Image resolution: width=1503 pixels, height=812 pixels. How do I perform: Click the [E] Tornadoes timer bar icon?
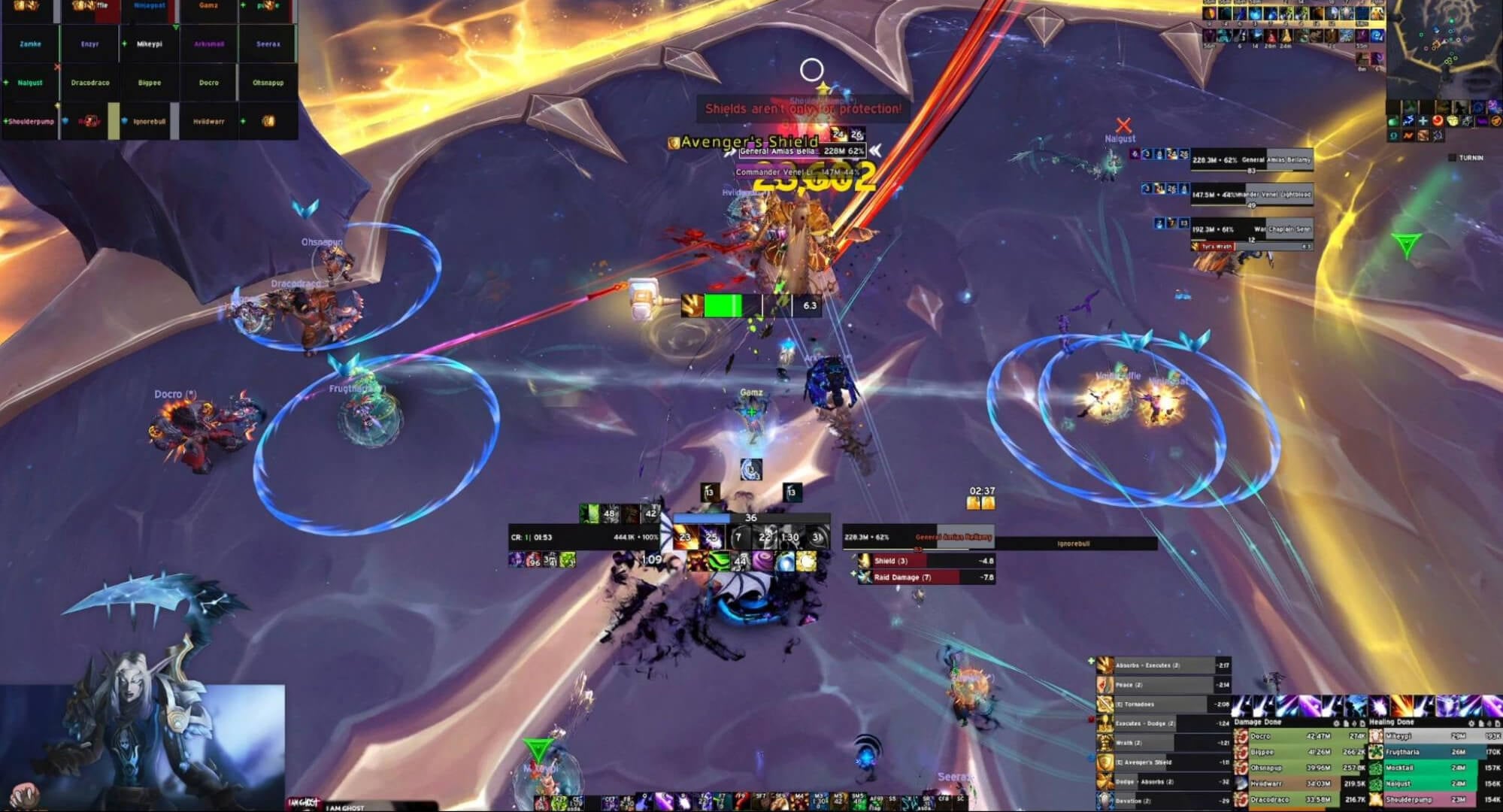(x=1104, y=704)
